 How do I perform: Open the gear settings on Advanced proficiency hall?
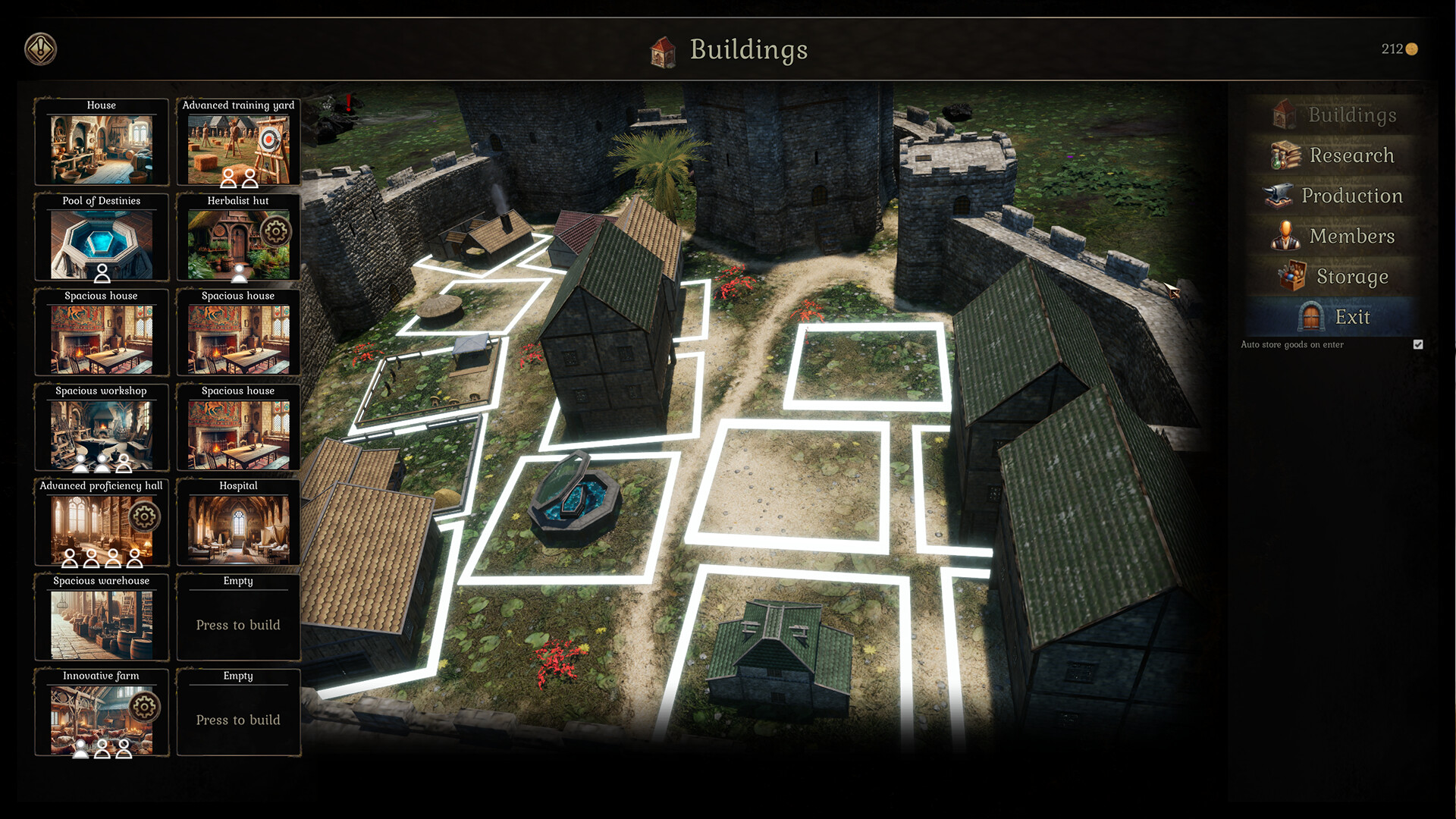click(x=146, y=516)
